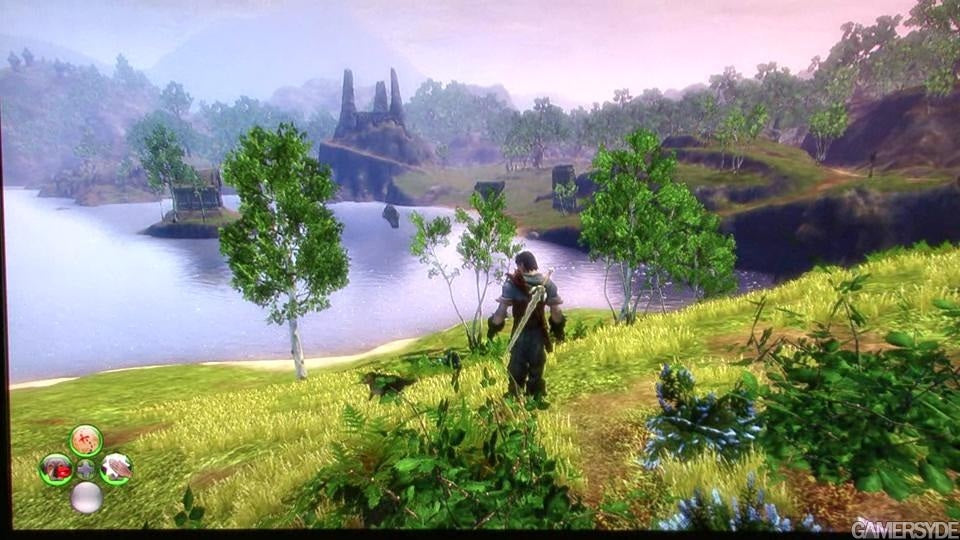Activate the open-hand gesture icon
Screen dimensions: 960x540
pyautogui.click(x=116, y=467)
